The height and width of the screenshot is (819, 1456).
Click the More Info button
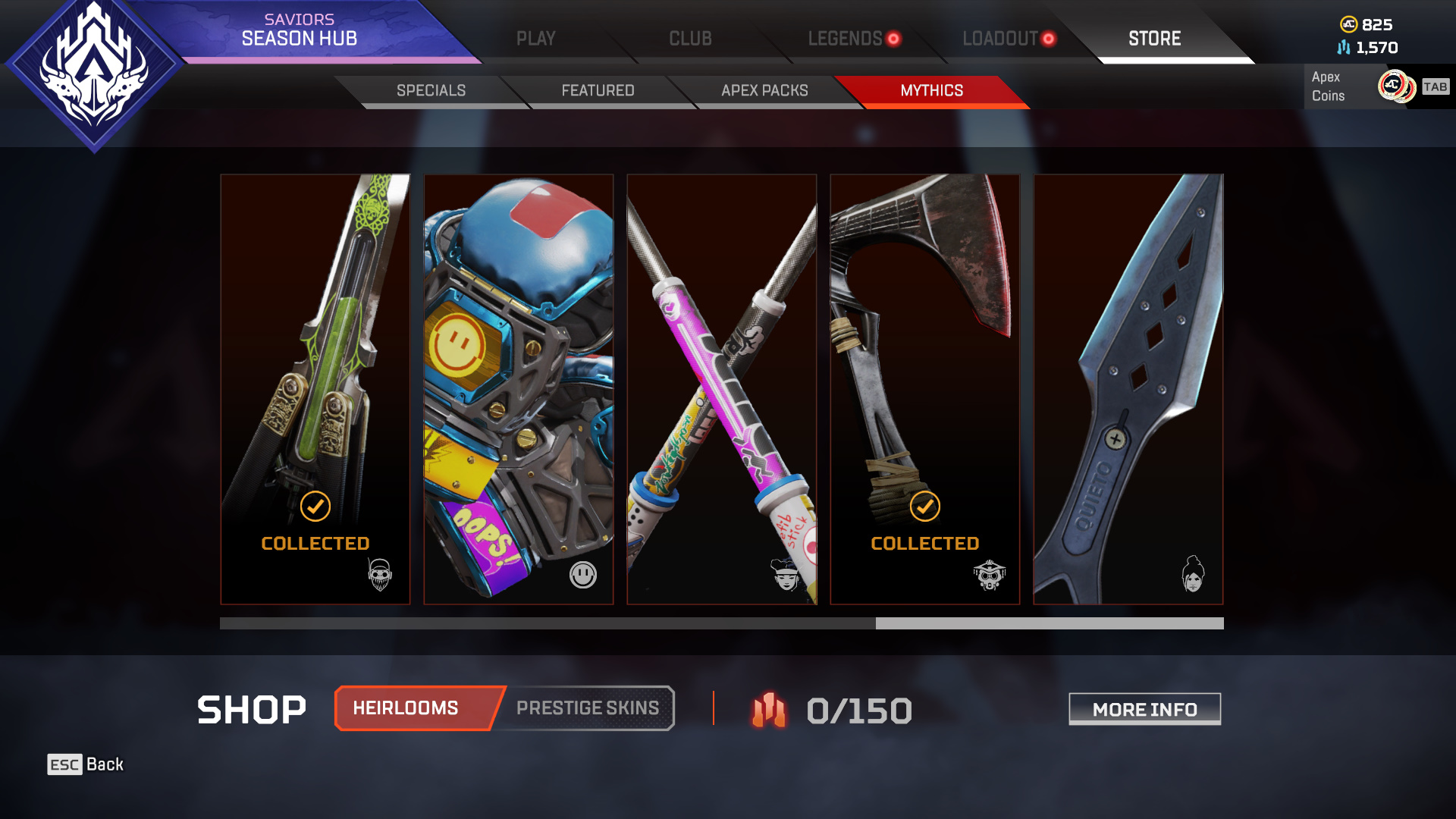[x=1144, y=709]
